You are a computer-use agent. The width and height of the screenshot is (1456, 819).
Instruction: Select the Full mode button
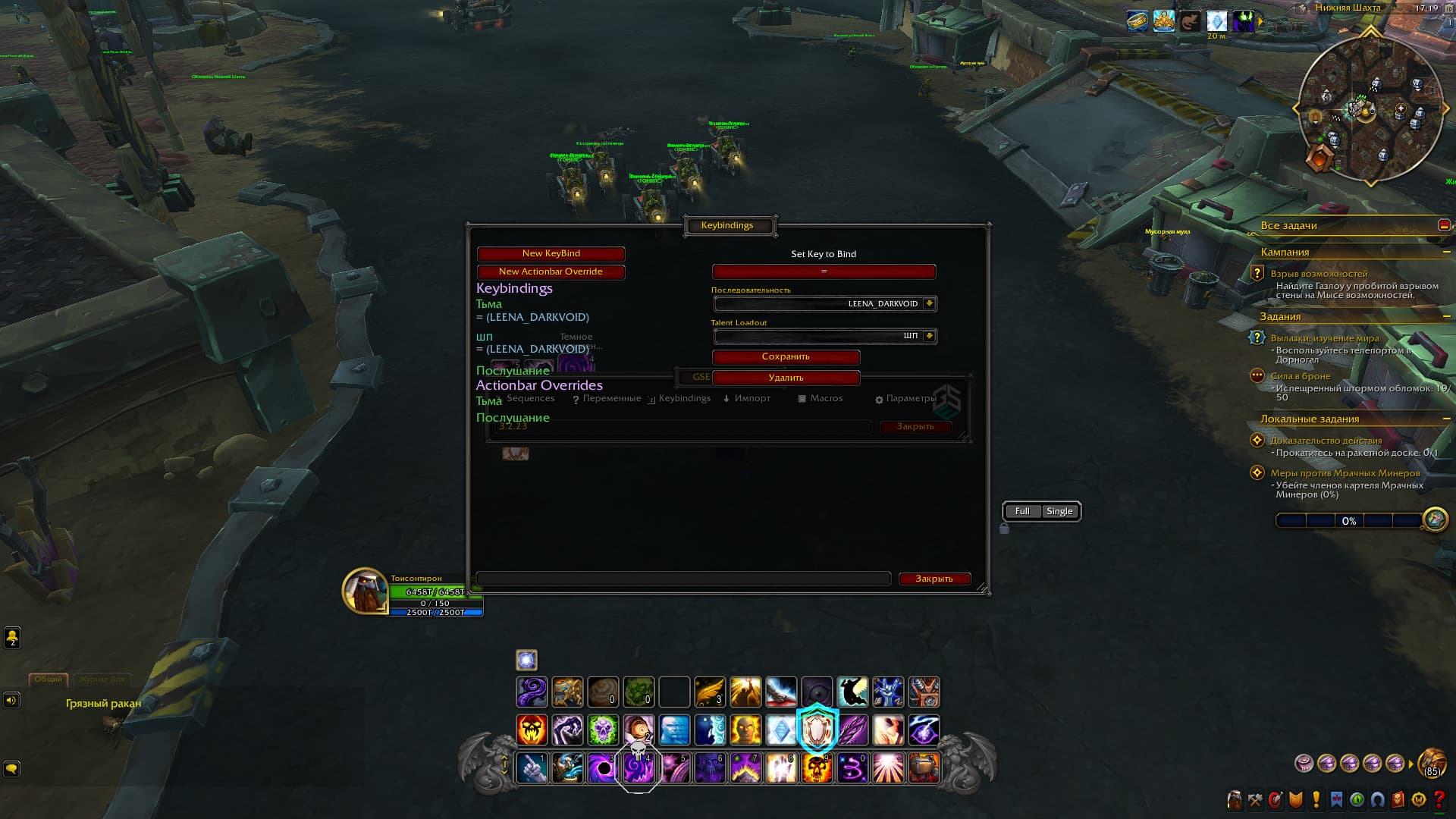click(1022, 511)
